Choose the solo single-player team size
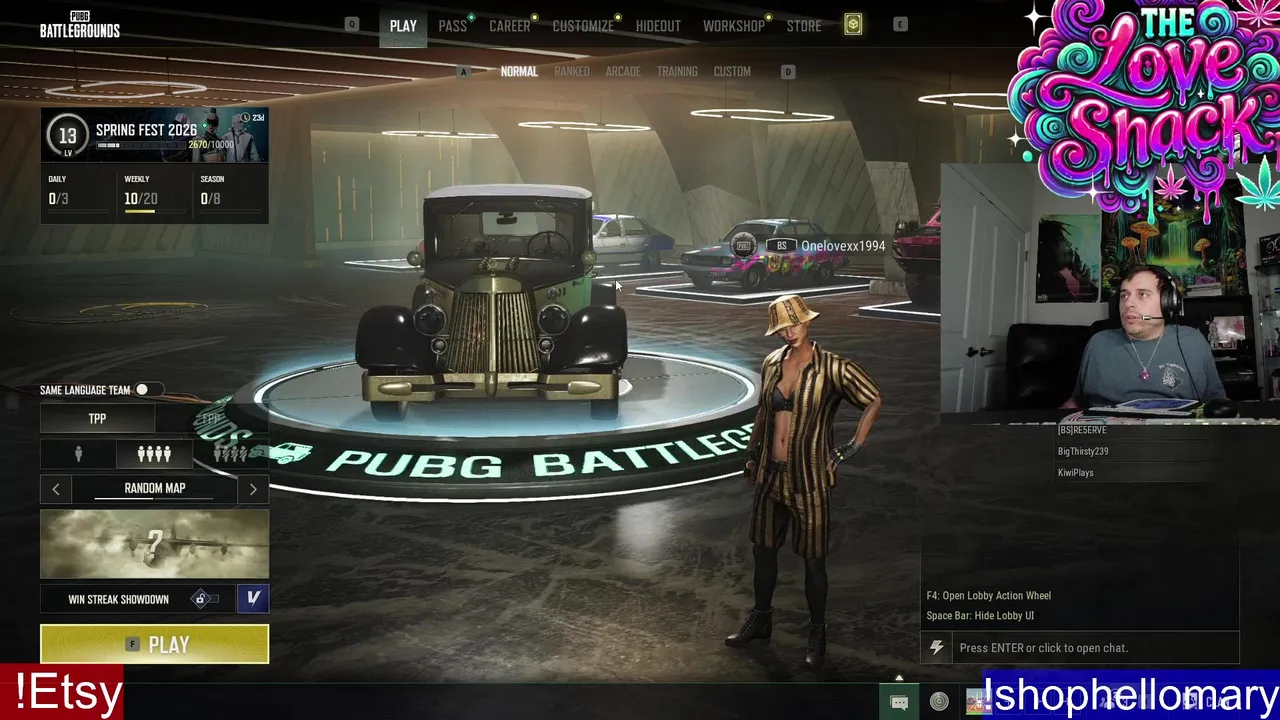Image resolution: width=1280 pixels, height=720 pixels. click(78, 454)
